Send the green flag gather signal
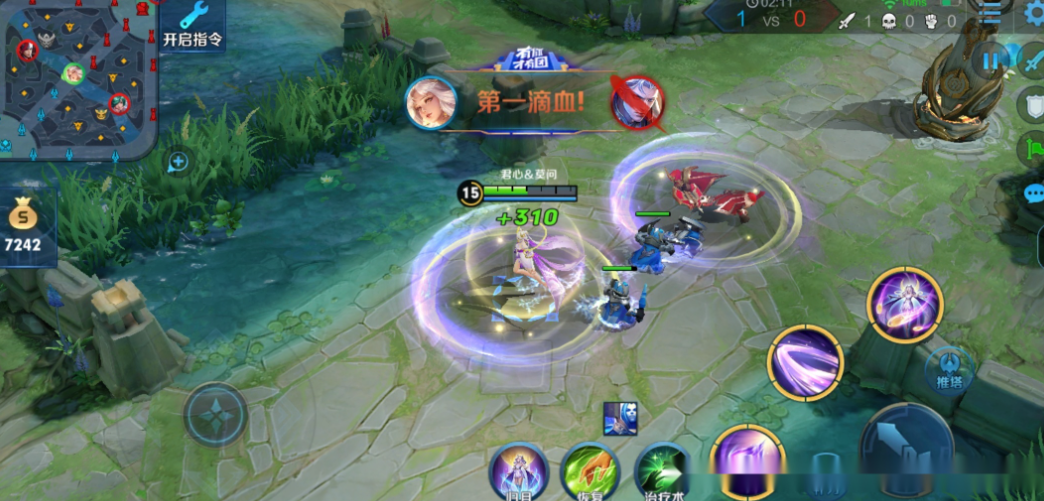Screen dimensions: 1044x501 (x=1033, y=150)
